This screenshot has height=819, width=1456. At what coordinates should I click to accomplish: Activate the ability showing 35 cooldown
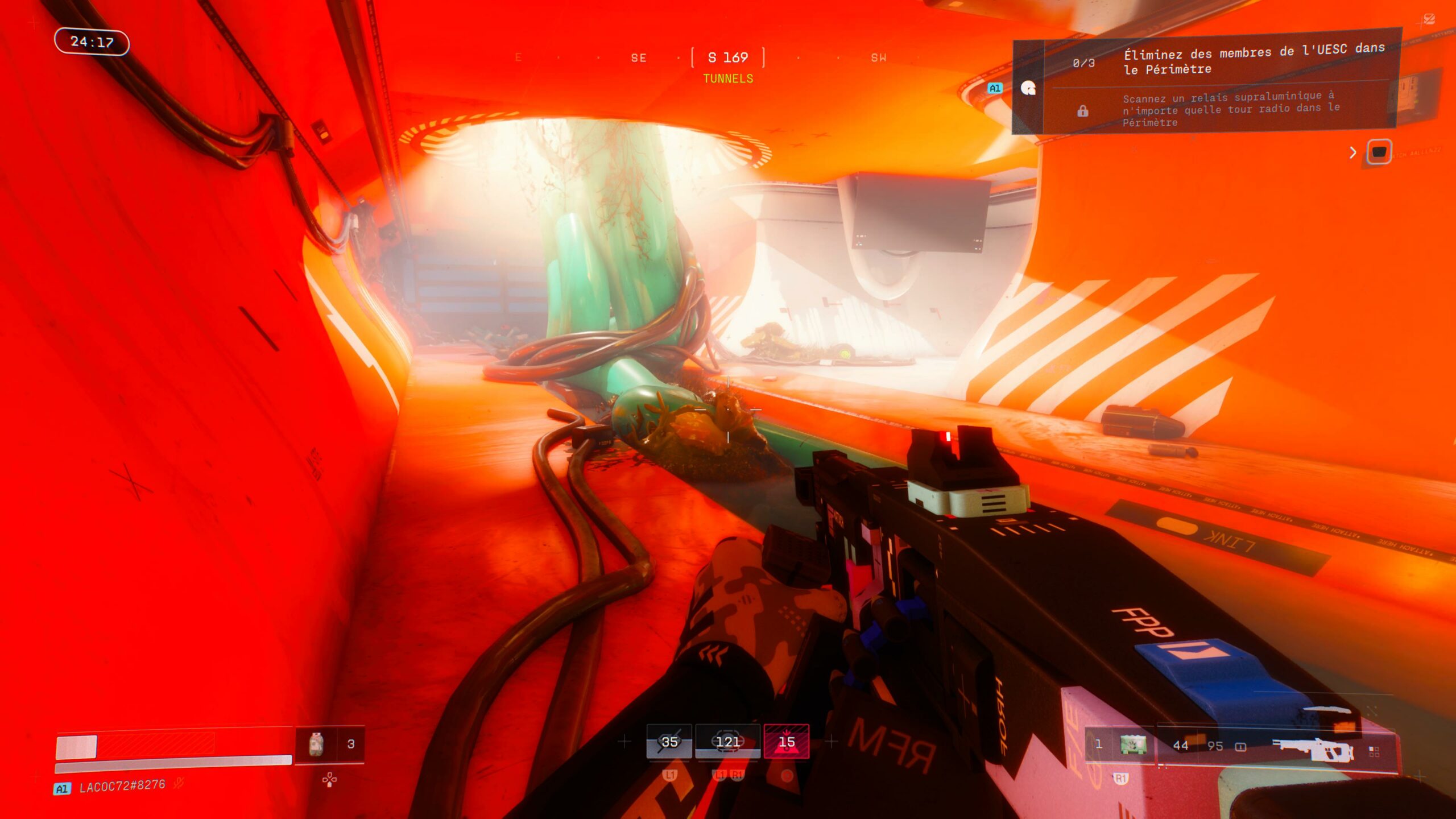(x=669, y=741)
